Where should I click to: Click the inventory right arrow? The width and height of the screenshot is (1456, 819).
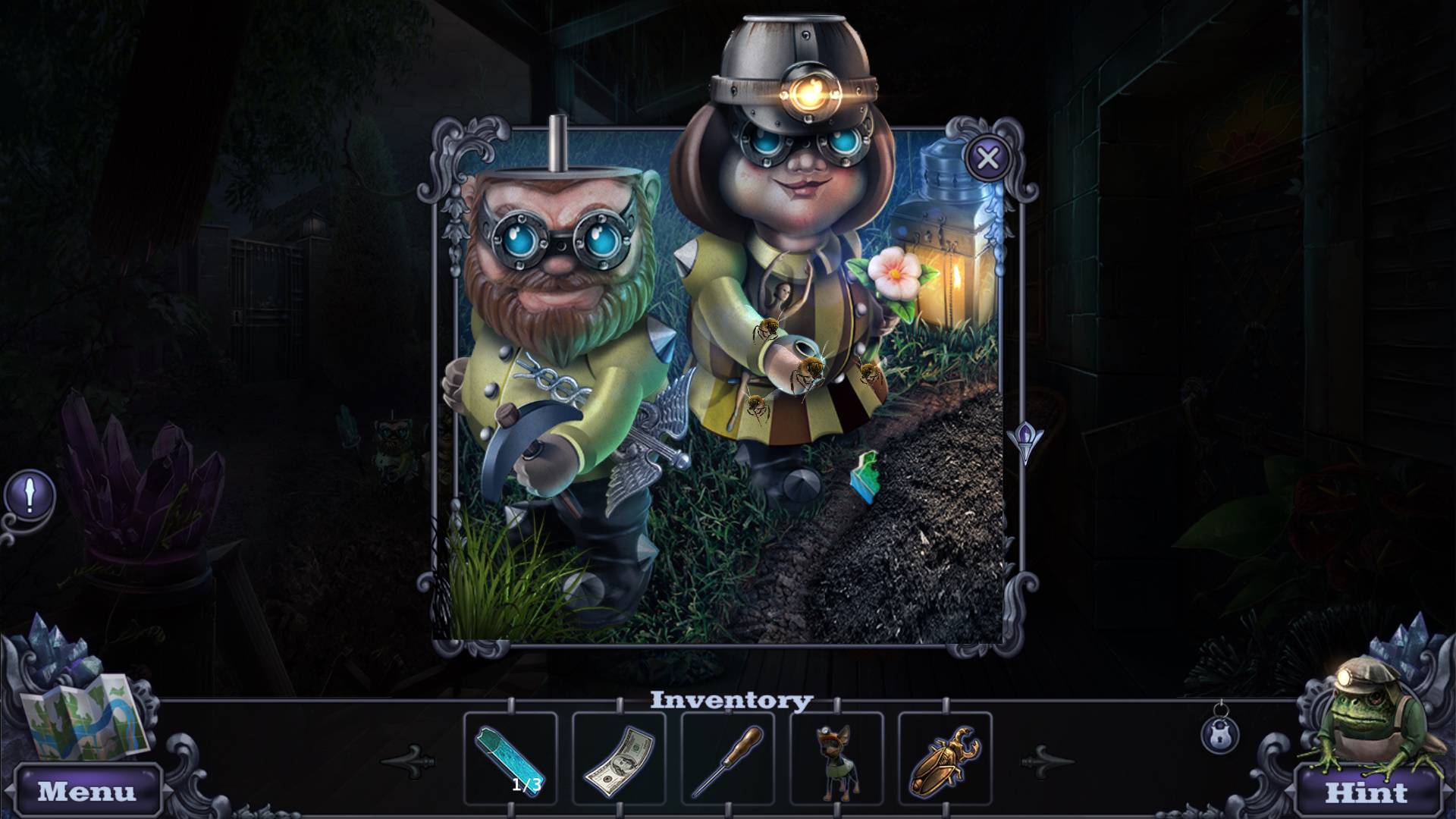(x=1046, y=759)
